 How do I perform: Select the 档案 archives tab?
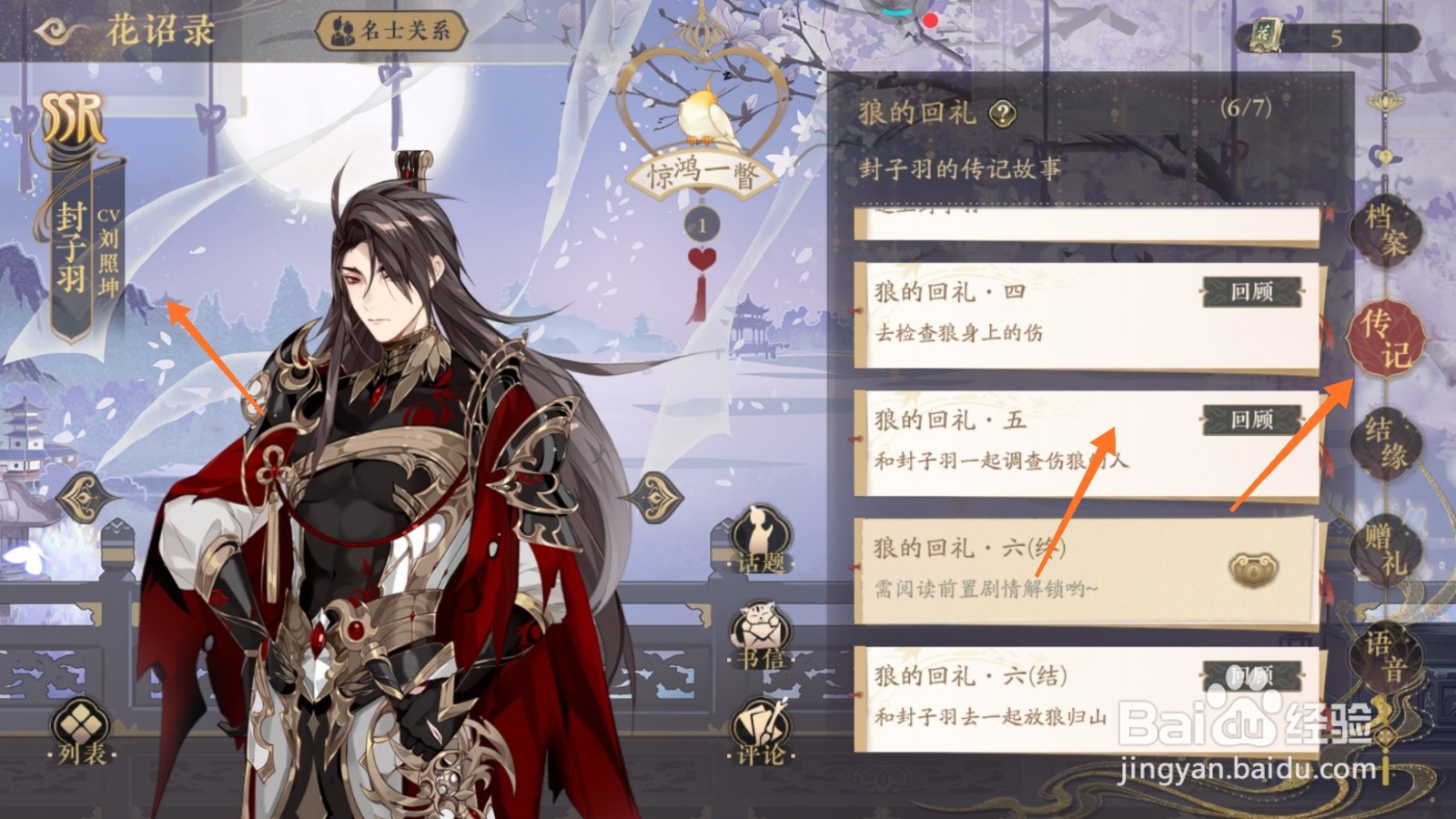(1387, 230)
